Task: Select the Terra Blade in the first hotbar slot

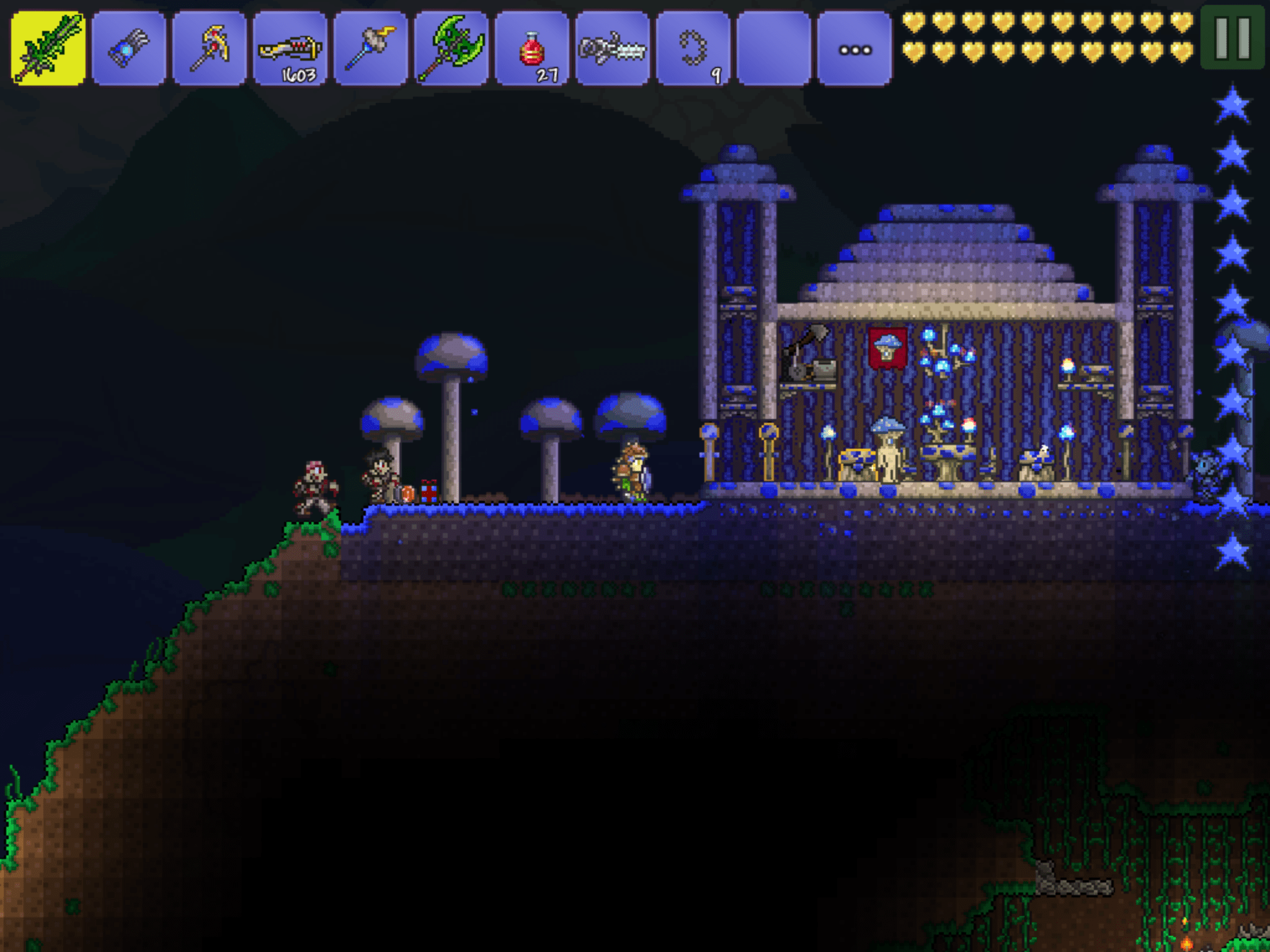Action: (47, 45)
